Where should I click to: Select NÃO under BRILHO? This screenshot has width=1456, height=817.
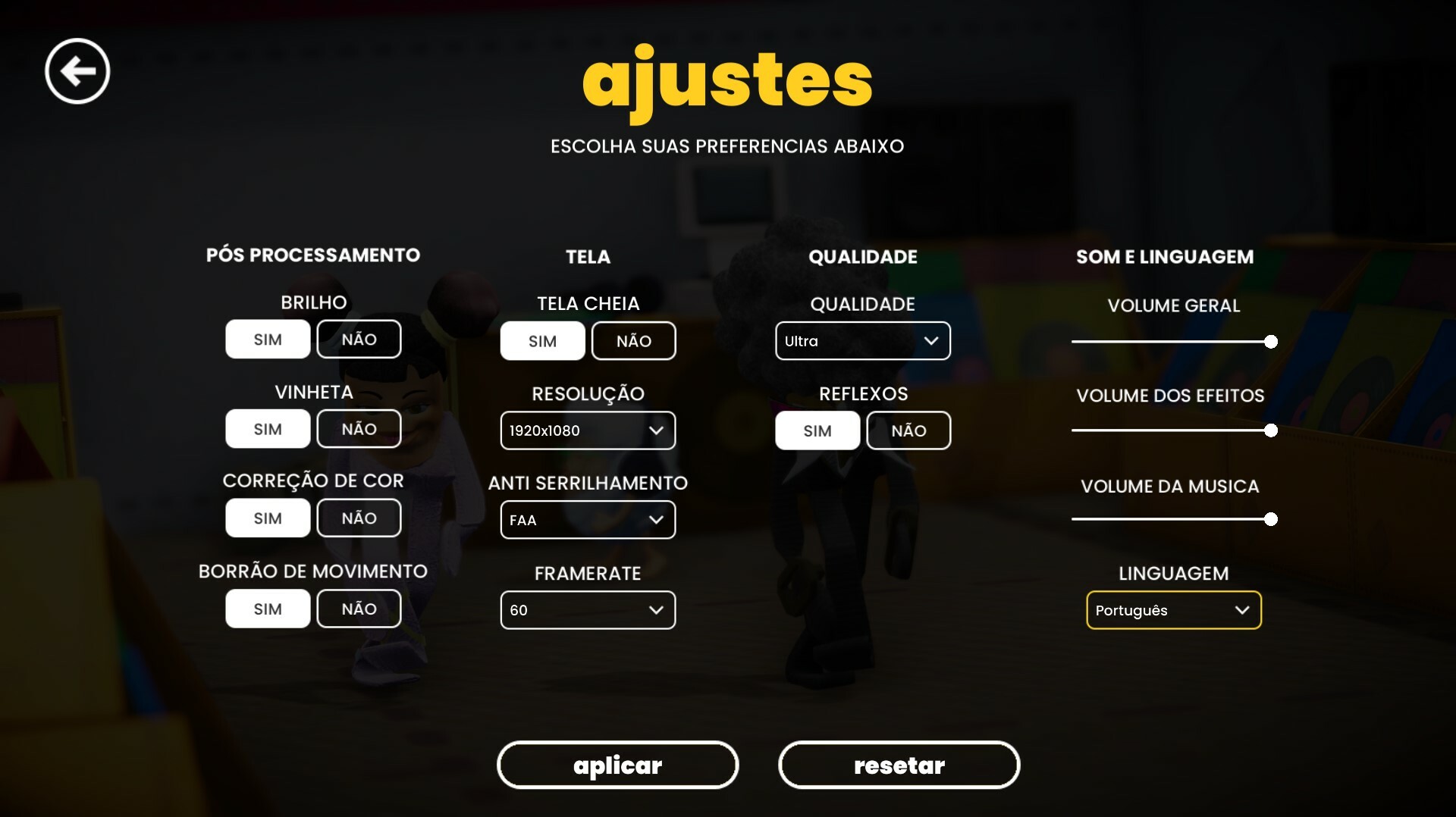[x=359, y=339]
